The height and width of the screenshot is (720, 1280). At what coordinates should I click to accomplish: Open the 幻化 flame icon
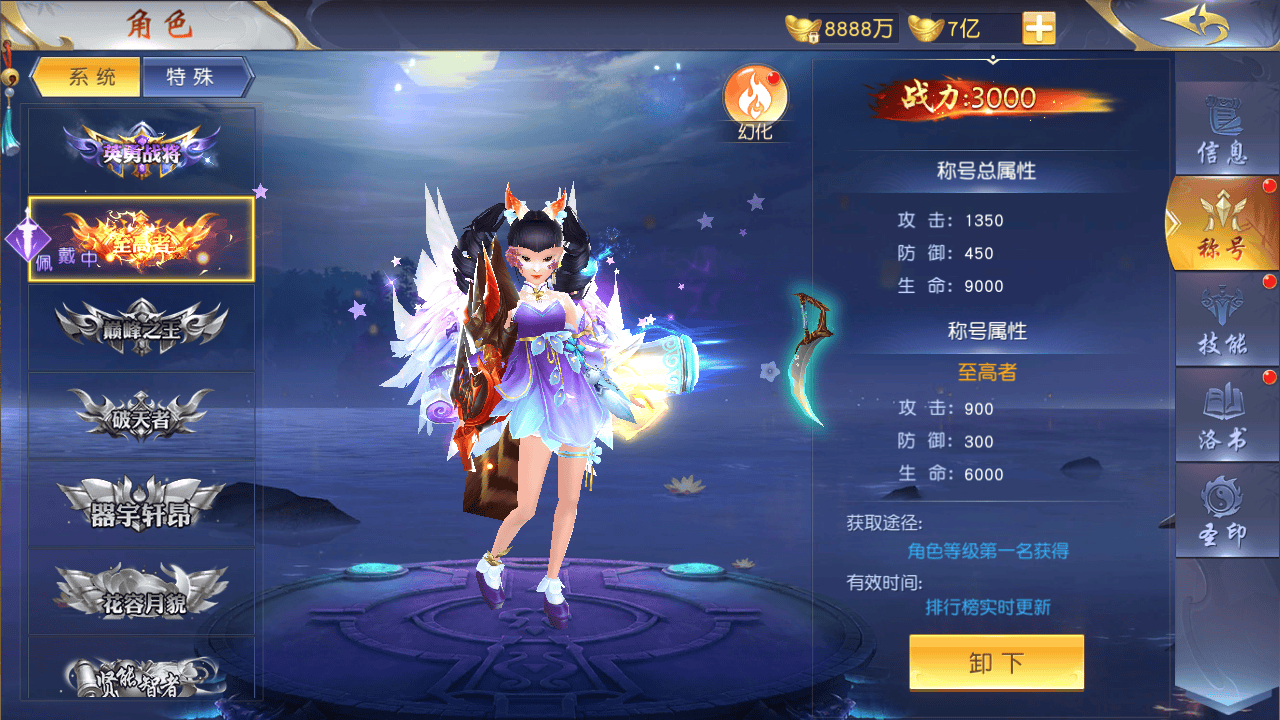click(x=756, y=101)
